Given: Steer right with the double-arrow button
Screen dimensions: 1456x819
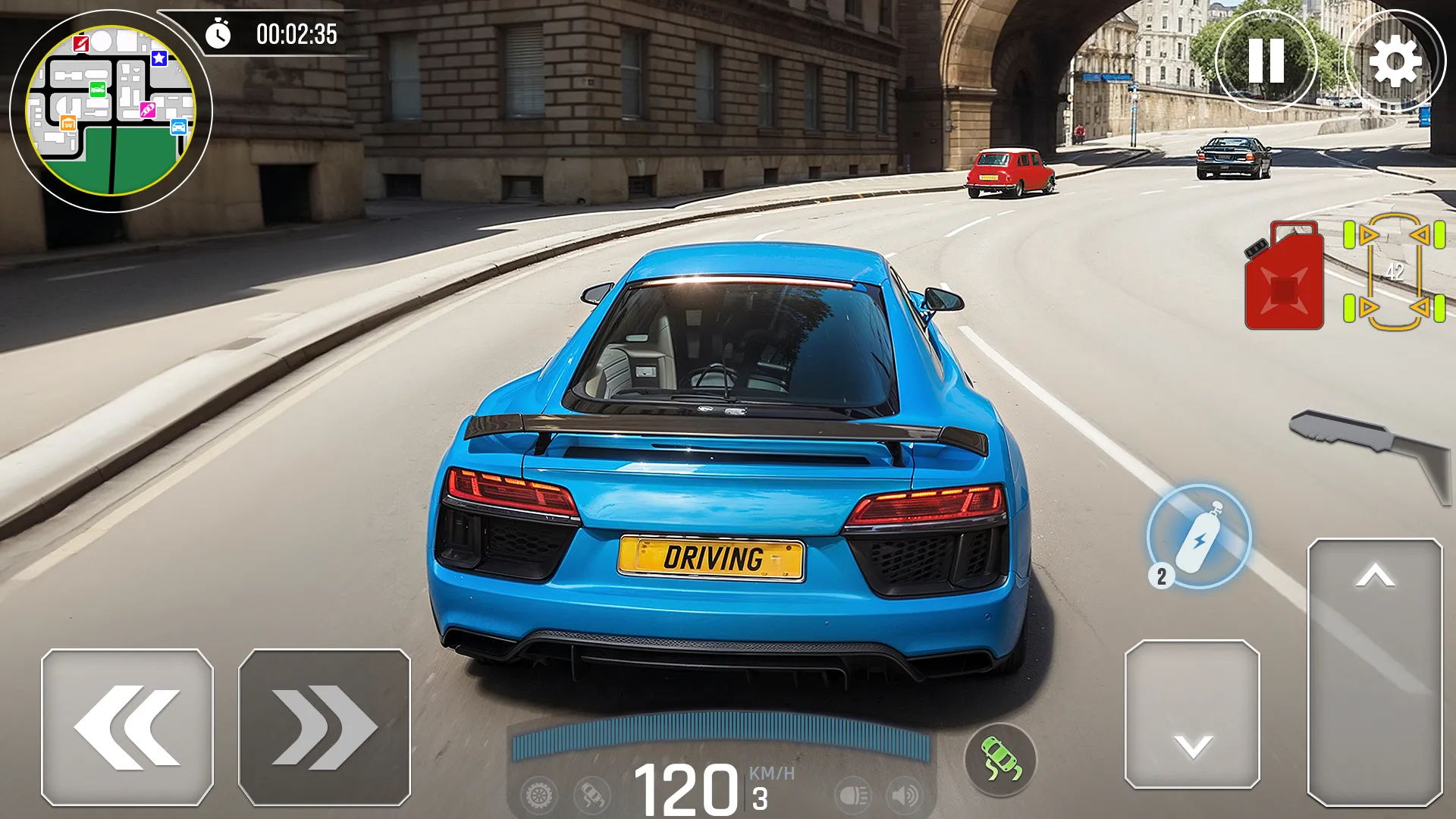Looking at the screenshot, I should (325, 727).
